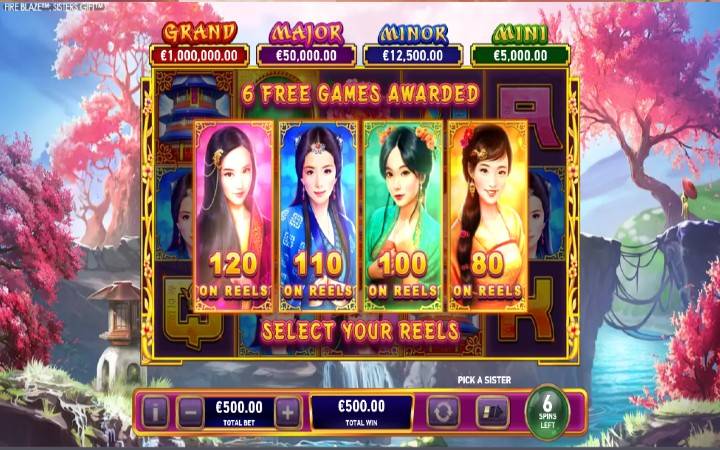
Task: Toggle the turbo mode button
Action: [x=493, y=411]
